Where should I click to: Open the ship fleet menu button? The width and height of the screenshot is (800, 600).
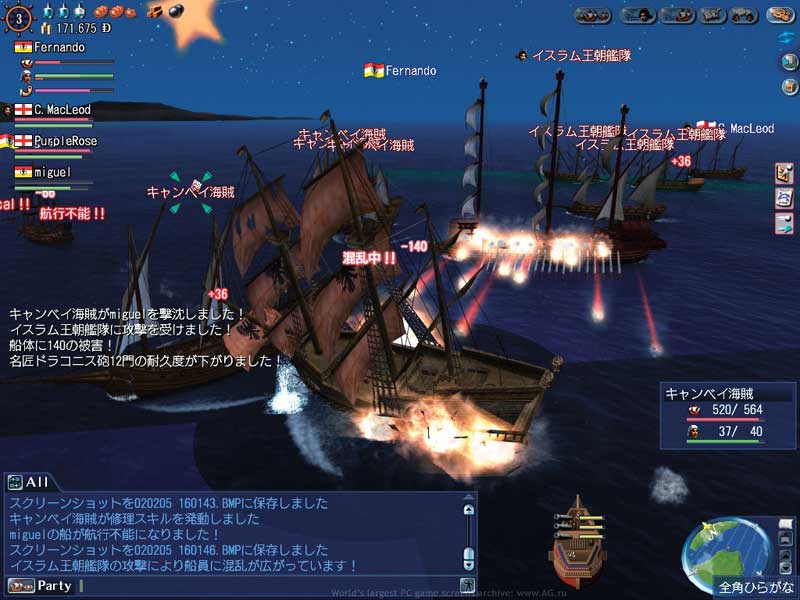click(592, 15)
